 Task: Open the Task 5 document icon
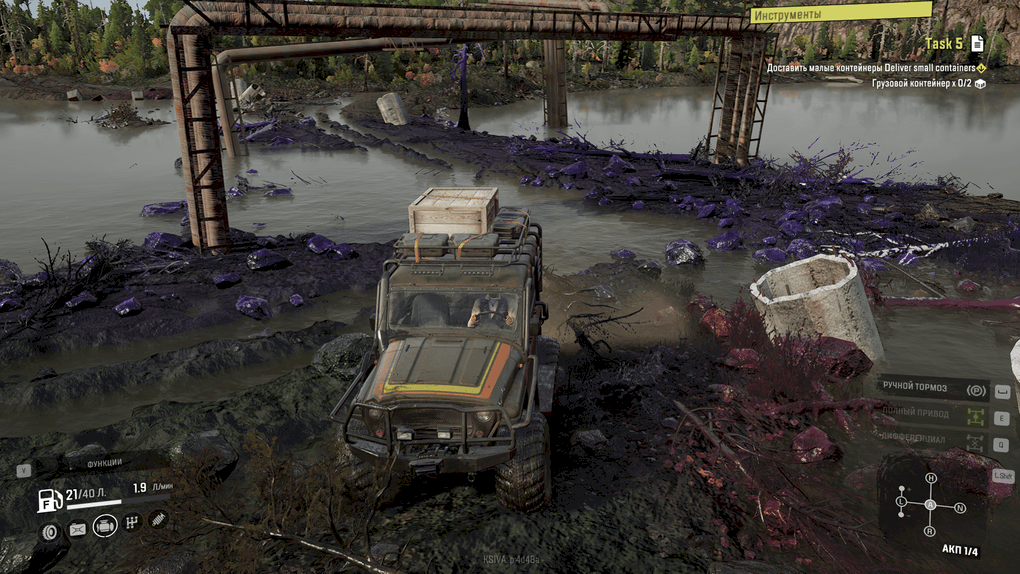[x=977, y=43]
